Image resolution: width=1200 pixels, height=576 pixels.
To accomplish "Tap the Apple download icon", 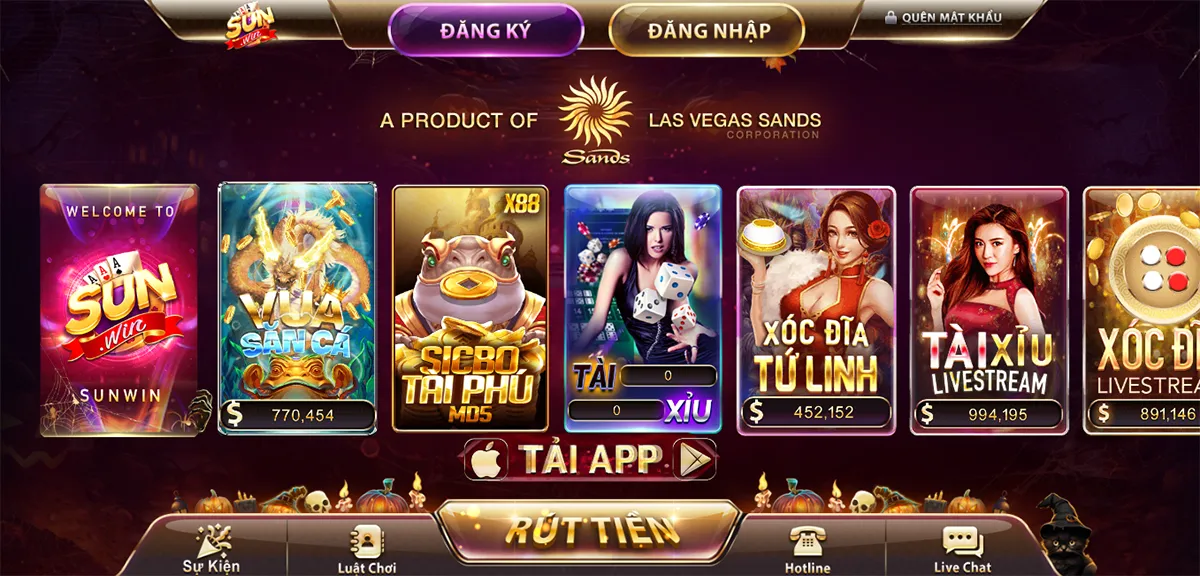I will coord(486,459).
